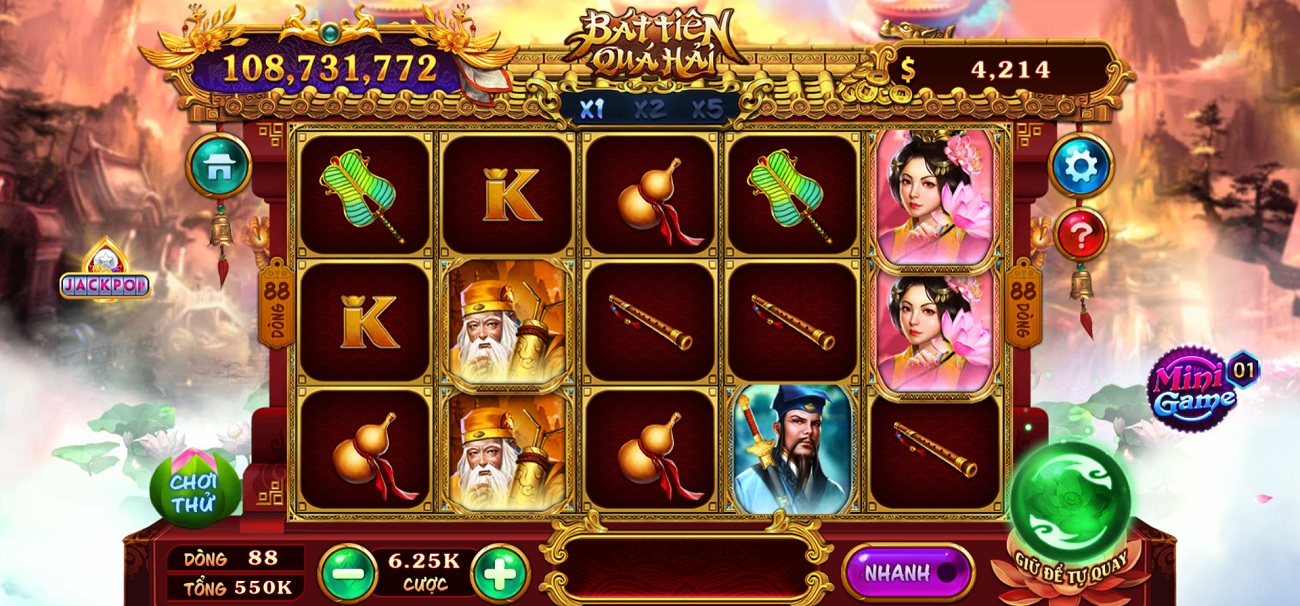Image resolution: width=1300 pixels, height=606 pixels.
Task: Start the Chơi Thử trial mode
Action: pyautogui.click(x=194, y=490)
